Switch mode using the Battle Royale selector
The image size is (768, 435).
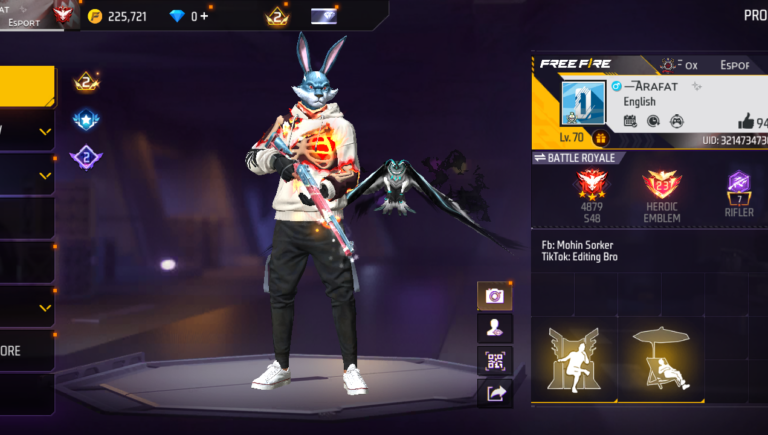580,158
